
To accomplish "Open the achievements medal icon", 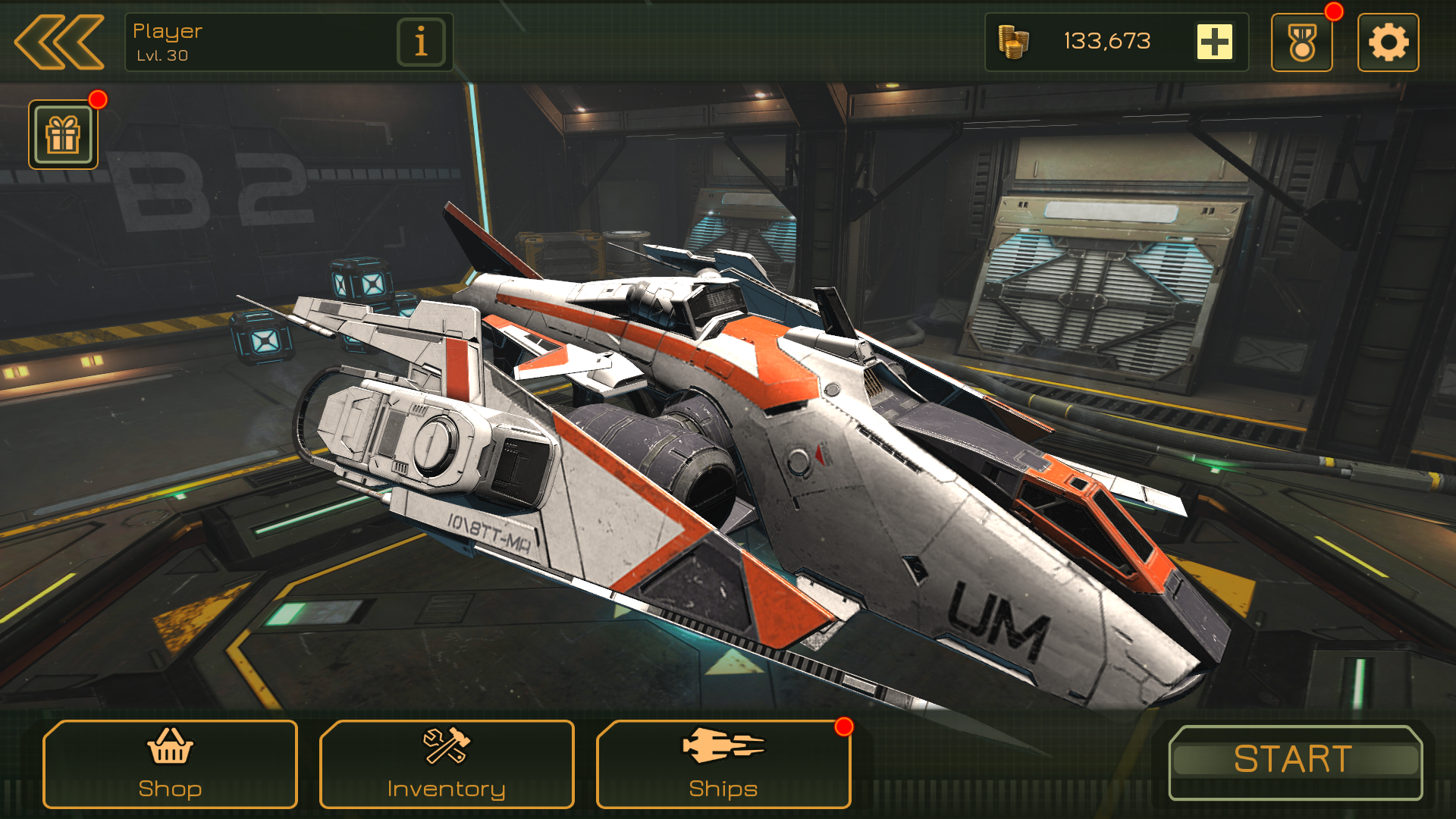I will click(x=1302, y=42).
